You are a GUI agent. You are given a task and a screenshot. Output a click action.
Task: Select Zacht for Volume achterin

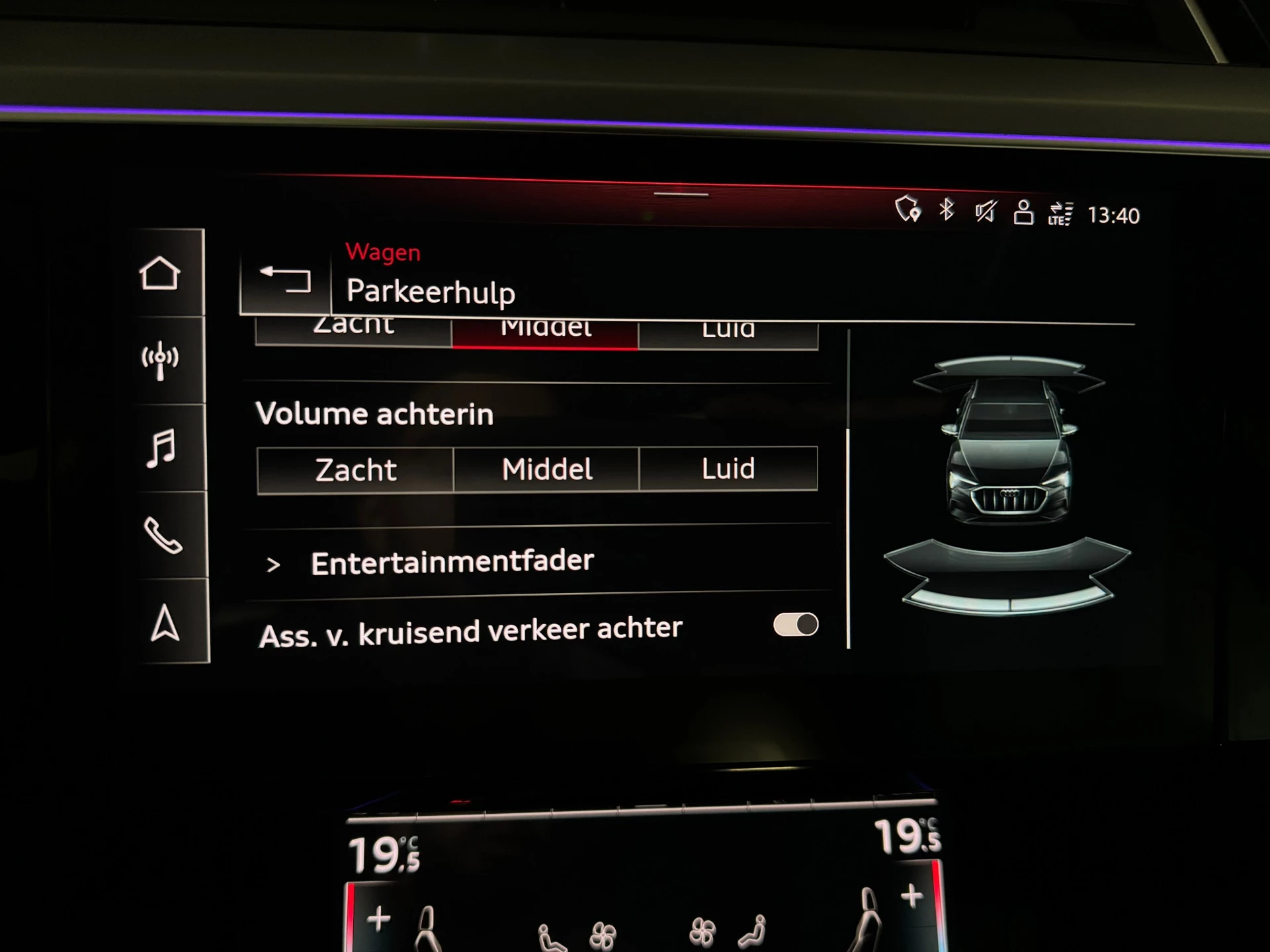(354, 469)
